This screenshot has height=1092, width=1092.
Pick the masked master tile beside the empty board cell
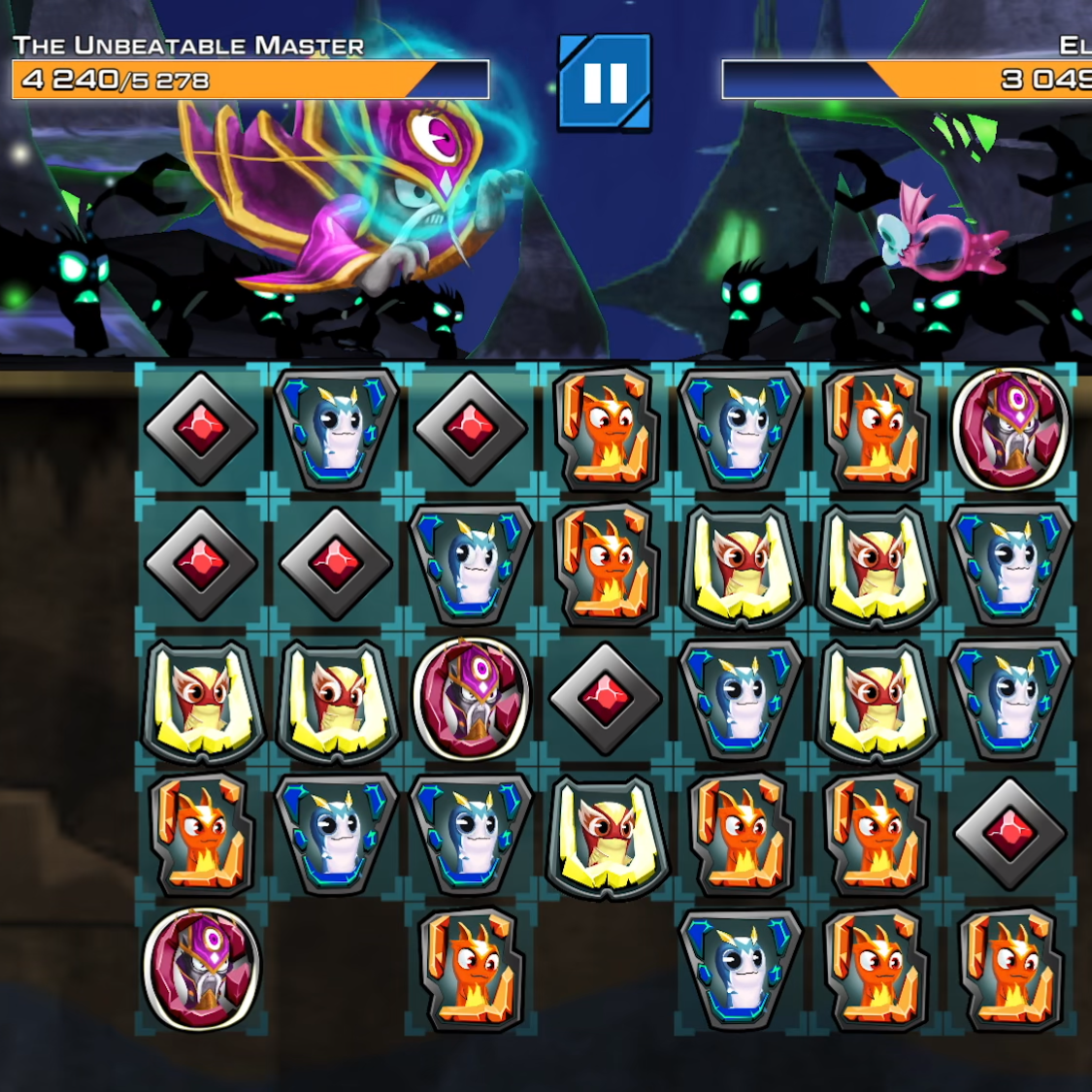point(201,968)
